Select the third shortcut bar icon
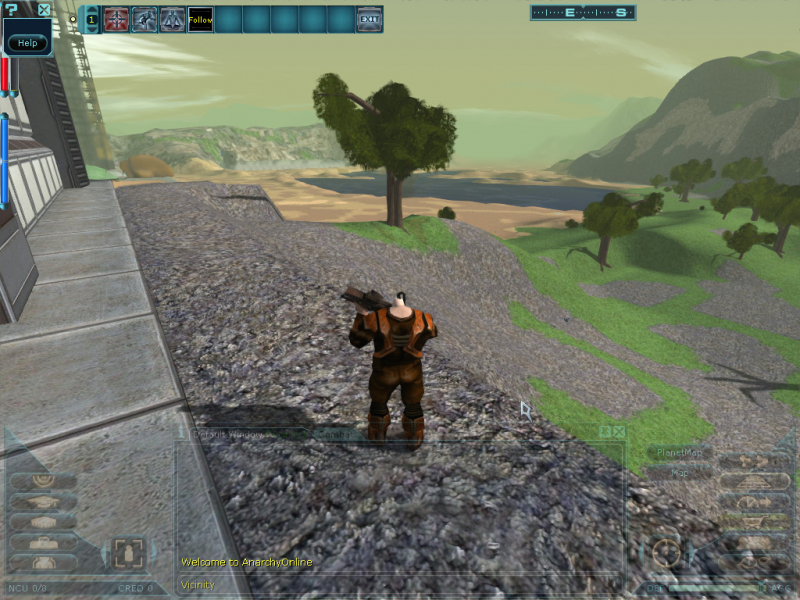 click(x=172, y=19)
